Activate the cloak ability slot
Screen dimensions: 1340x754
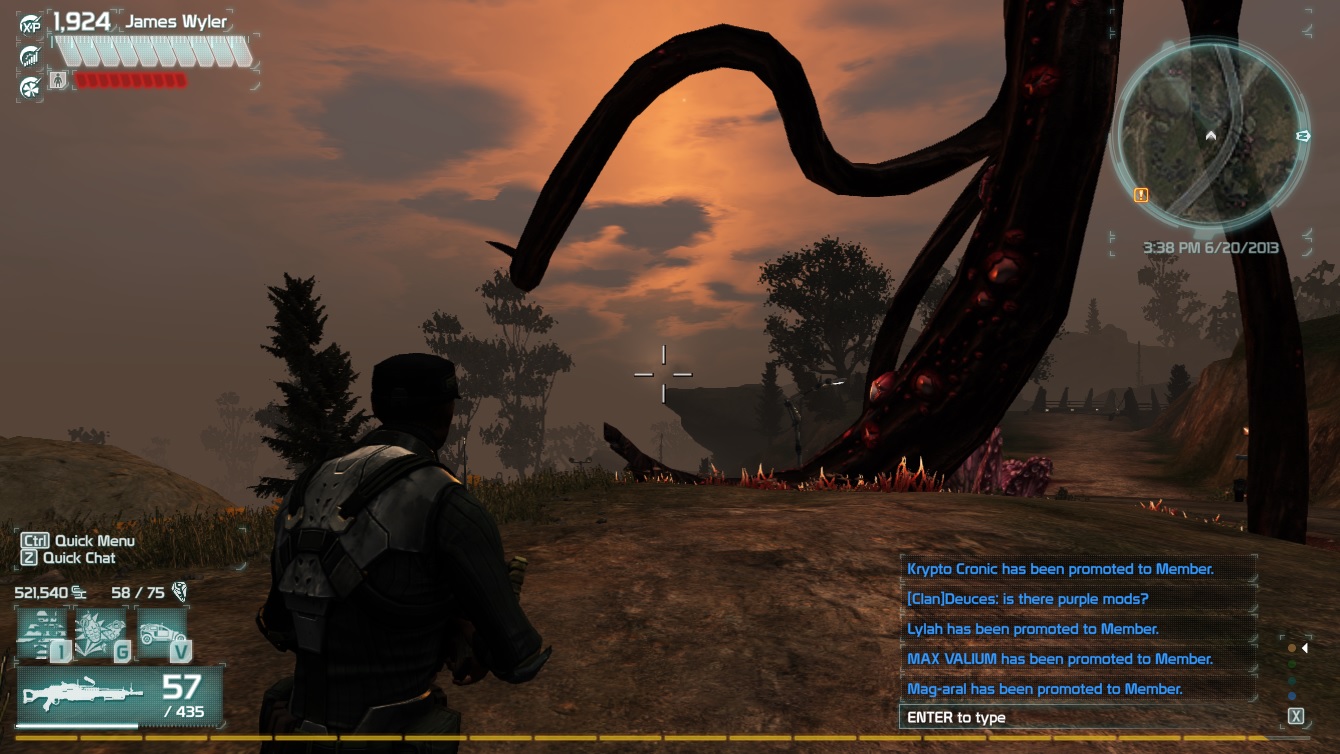44,634
